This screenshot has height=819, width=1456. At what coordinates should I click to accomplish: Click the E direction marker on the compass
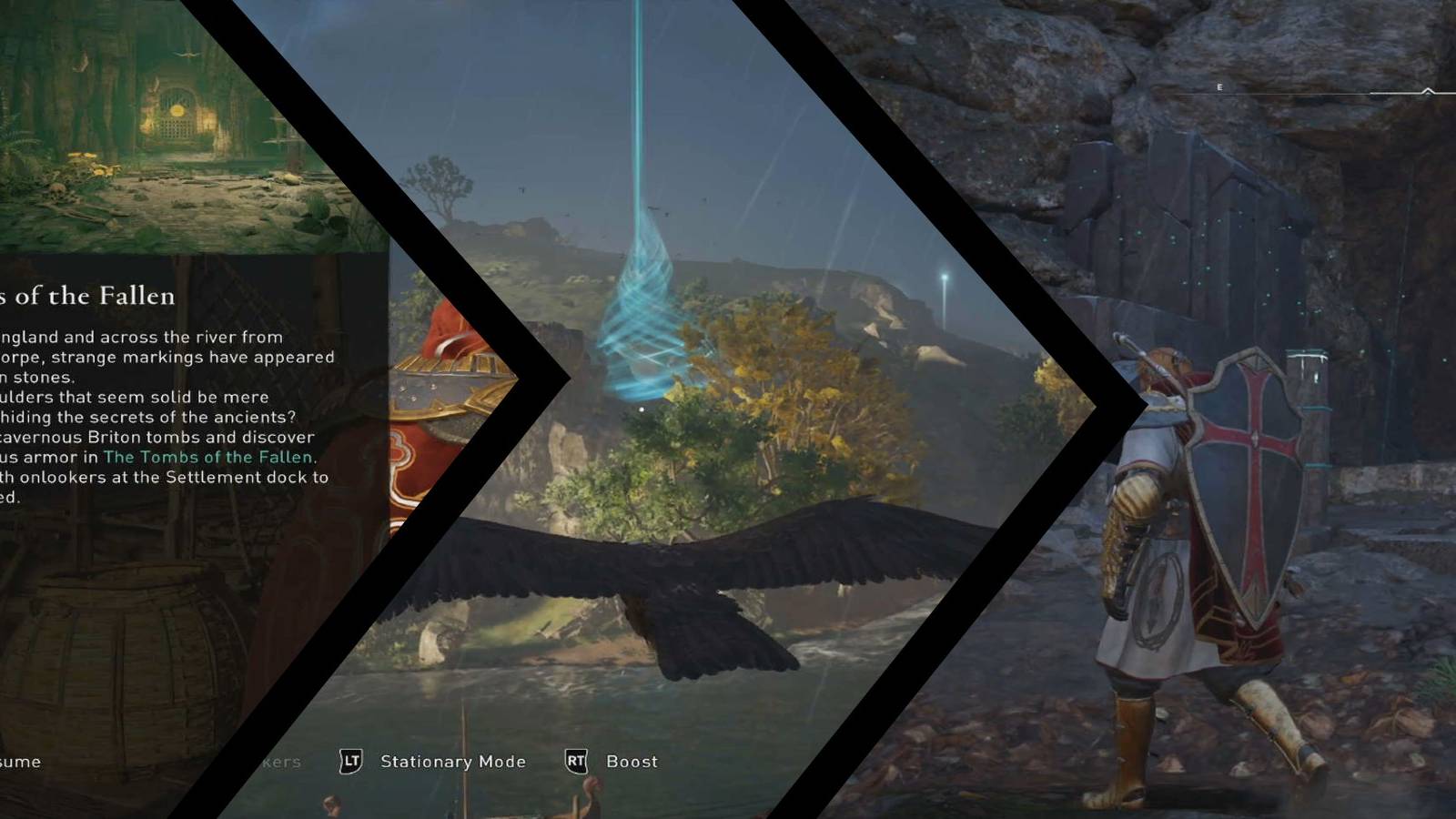click(x=1219, y=86)
